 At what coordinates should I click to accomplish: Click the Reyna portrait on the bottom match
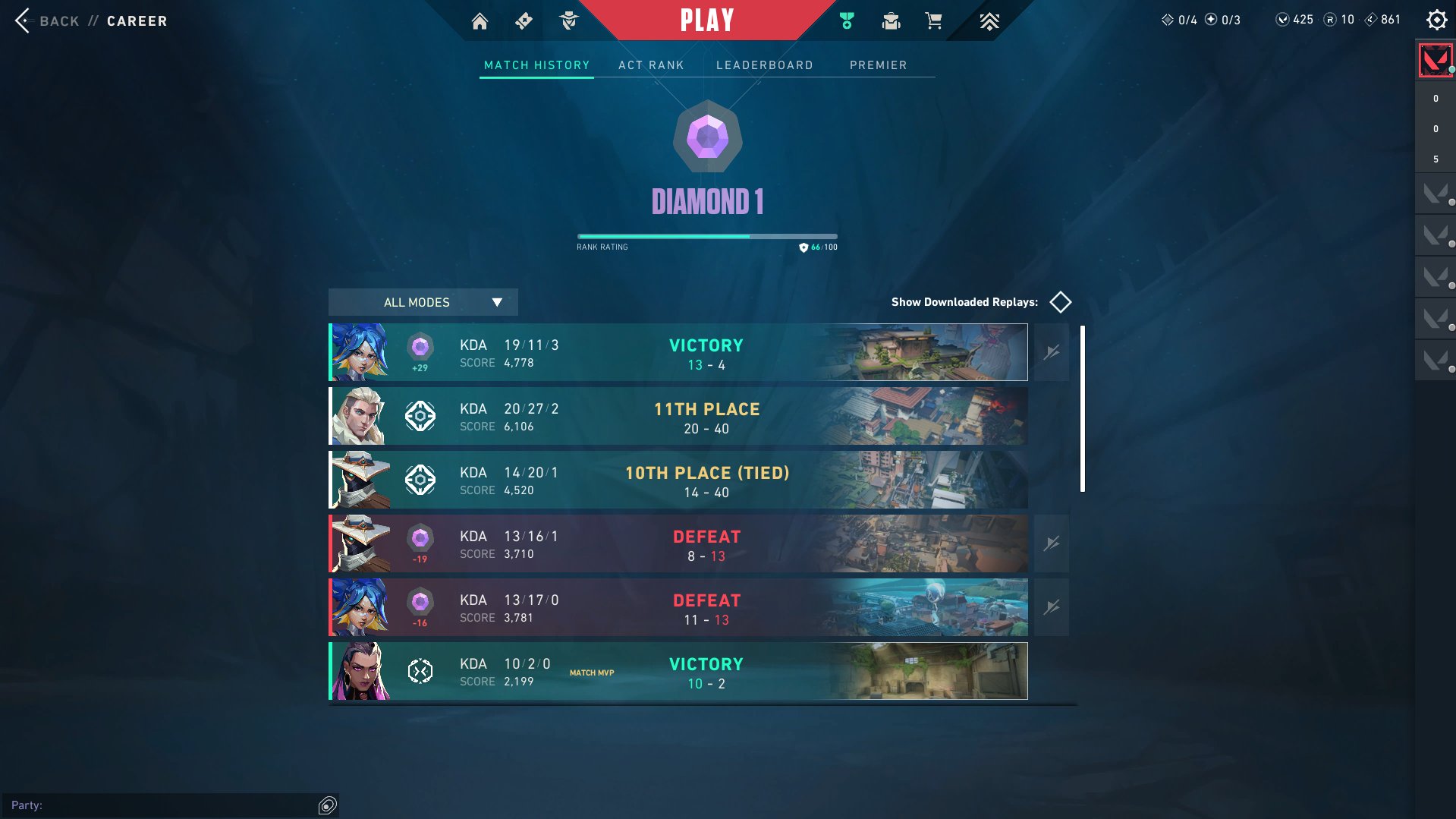click(359, 671)
